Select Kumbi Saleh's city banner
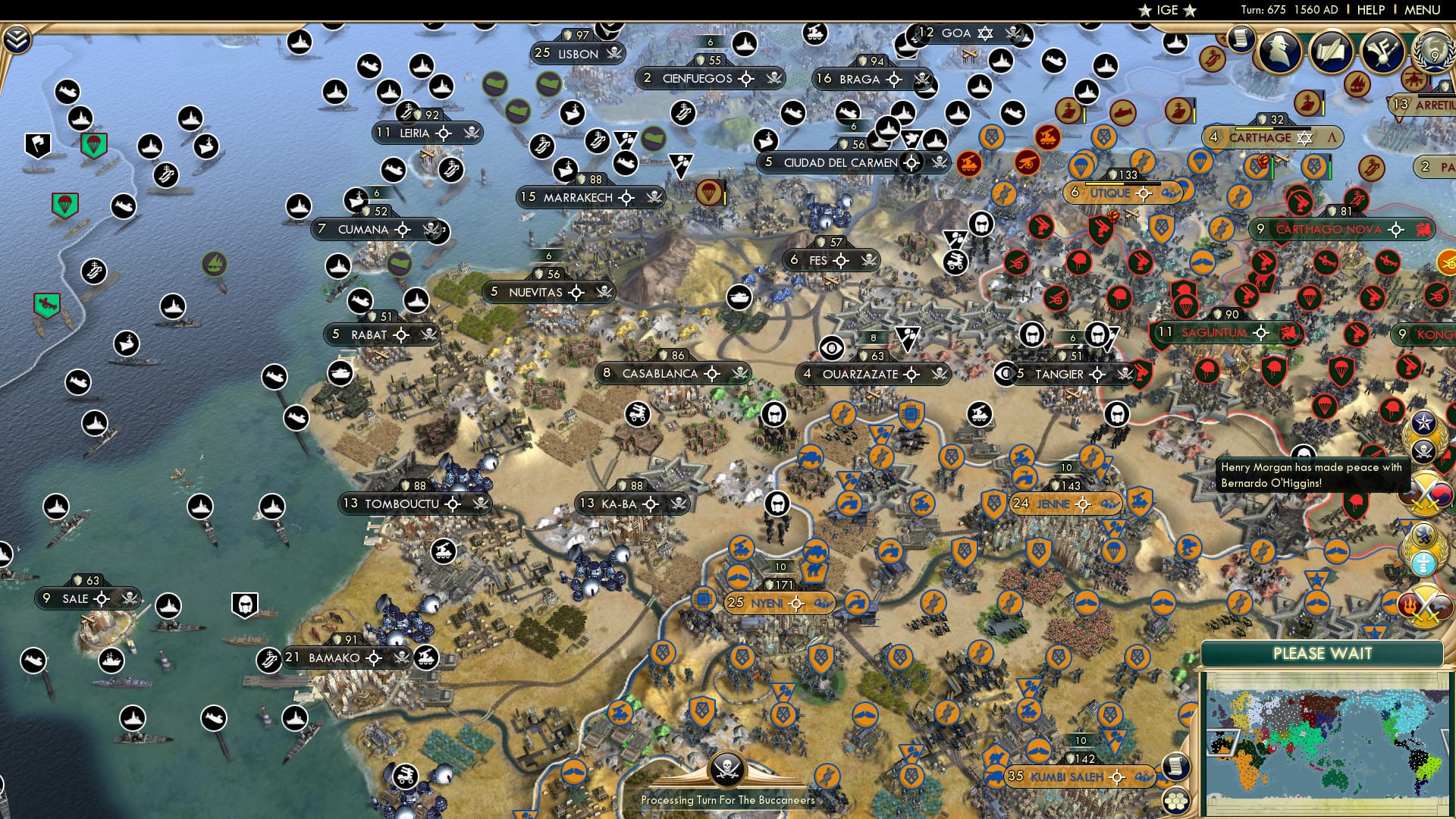1456x819 pixels. tap(1067, 776)
